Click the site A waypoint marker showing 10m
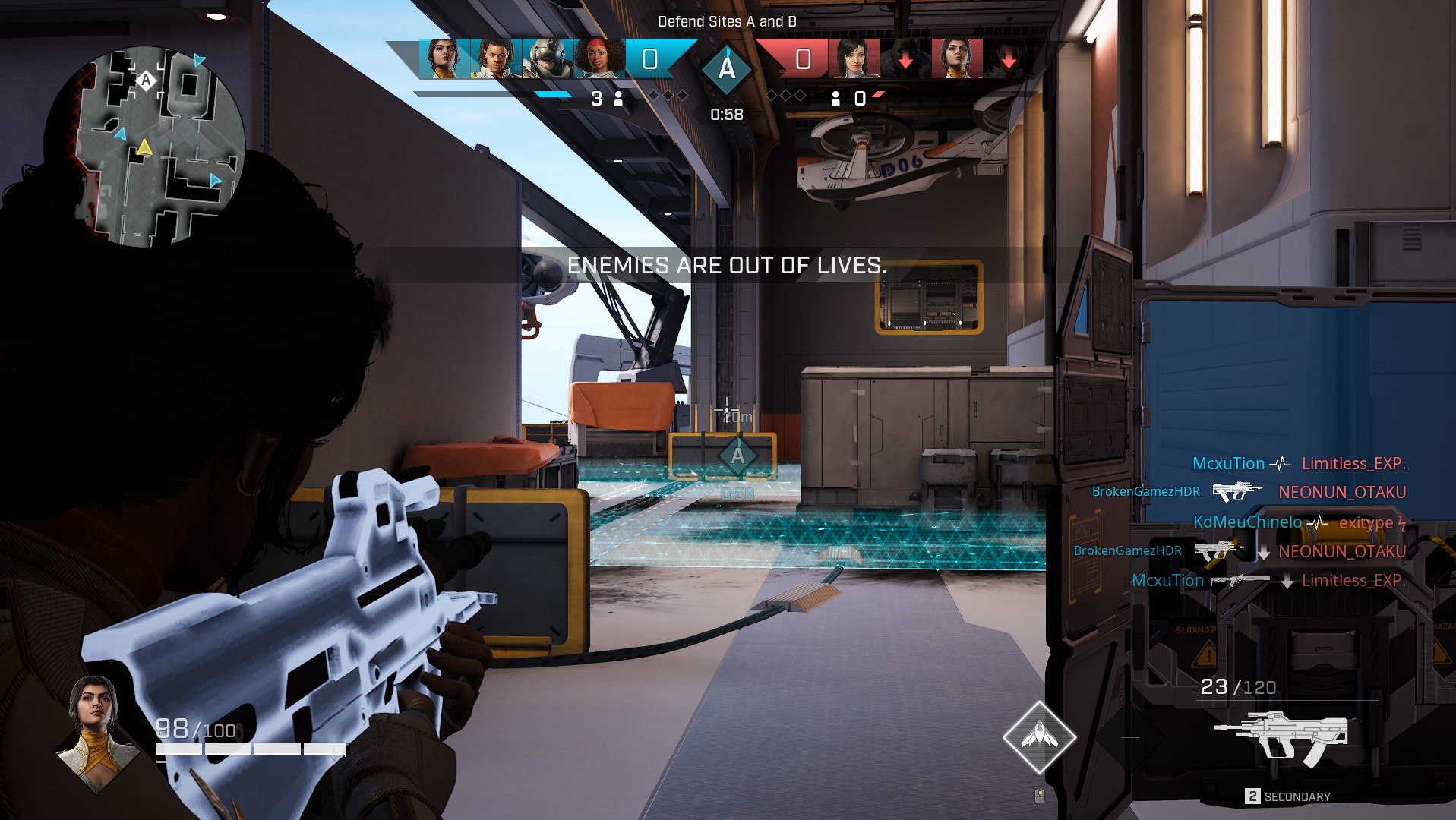The width and height of the screenshot is (1456, 820). pos(737,456)
